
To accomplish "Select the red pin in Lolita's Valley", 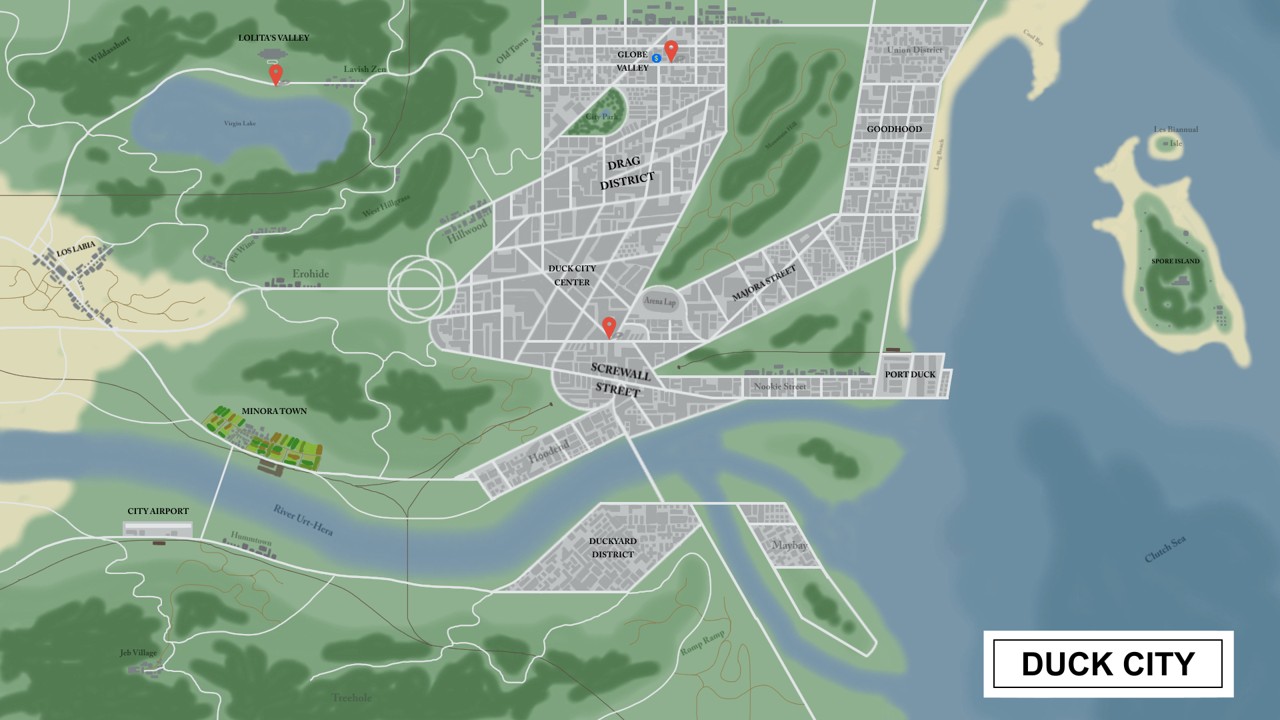I will pos(275,73).
